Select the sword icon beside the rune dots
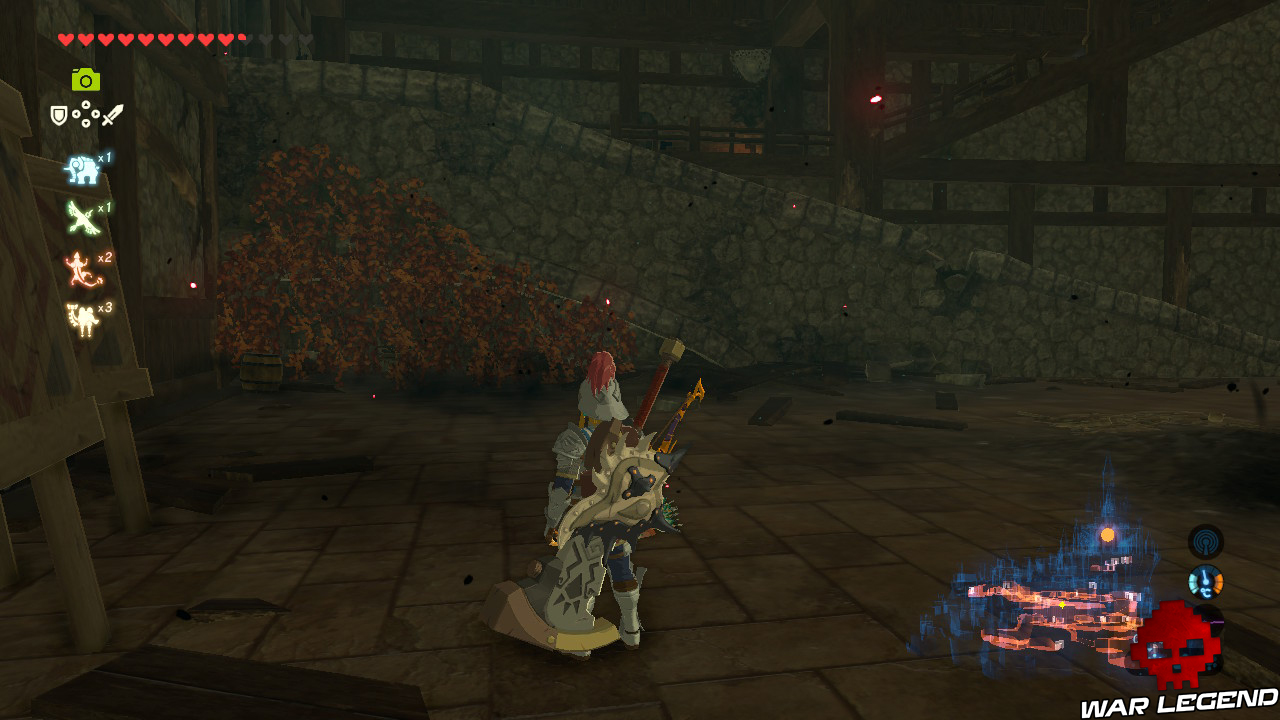This screenshot has width=1280, height=720. (x=111, y=114)
